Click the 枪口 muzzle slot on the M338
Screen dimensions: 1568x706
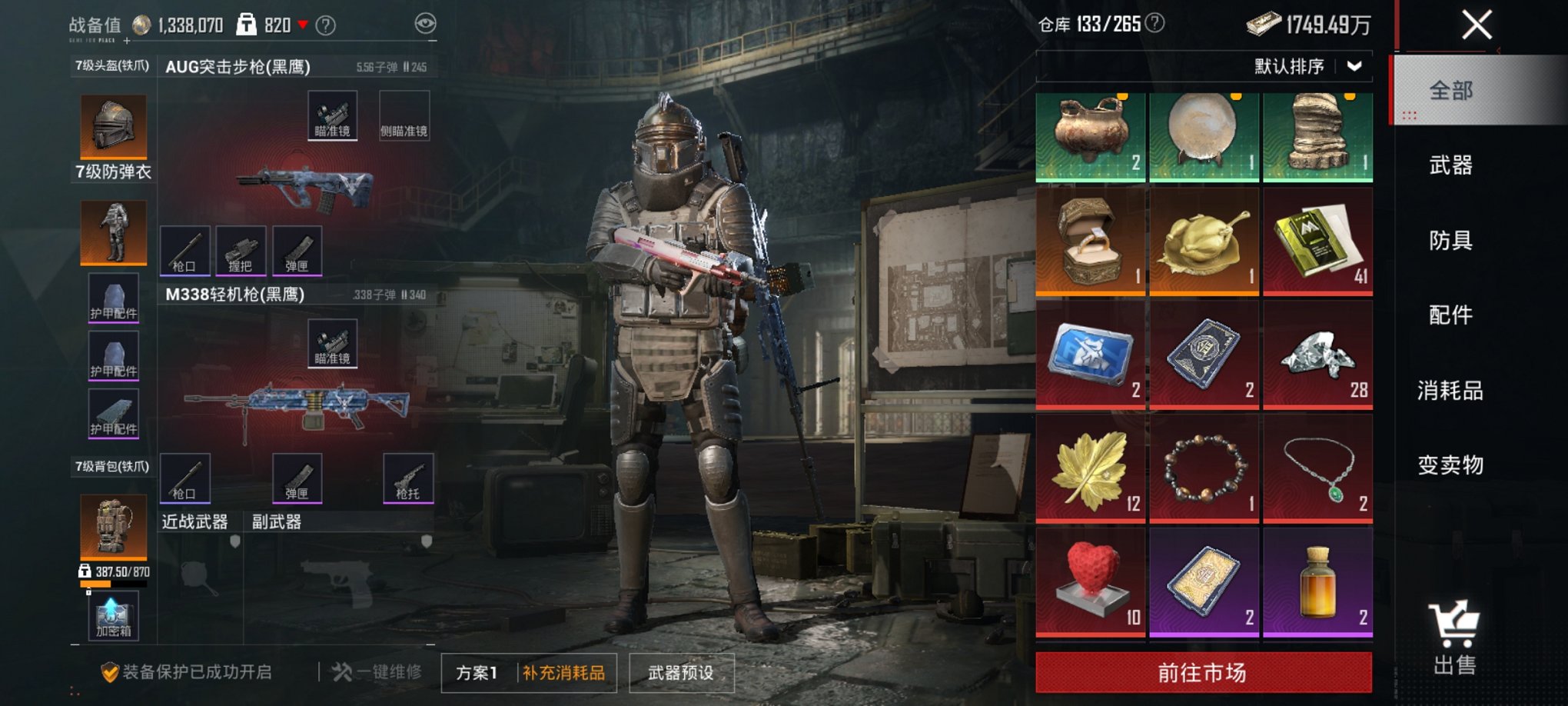184,478
